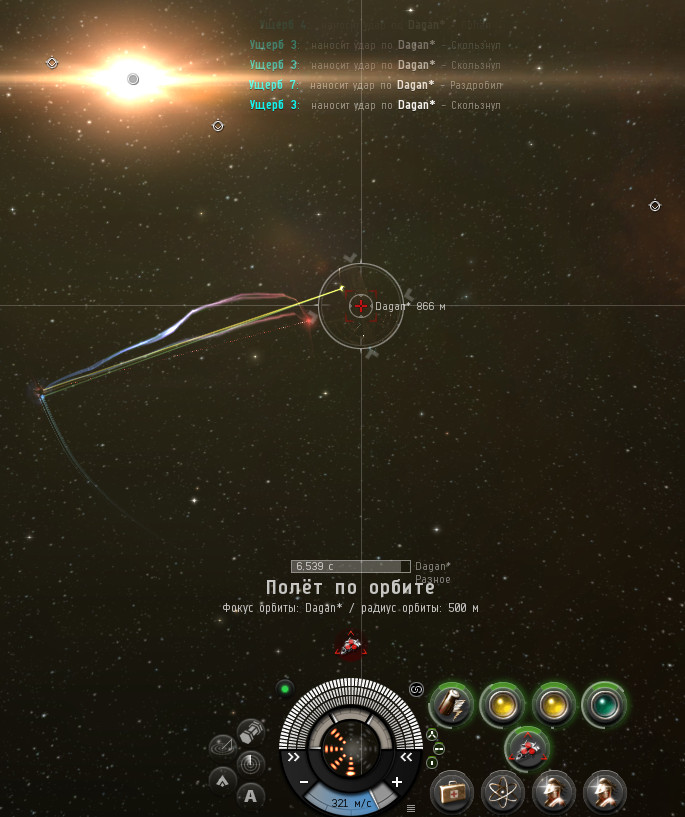Toggle the teal orb module
Viewport: 685px width, 817px height.
[x=604, y=704]
